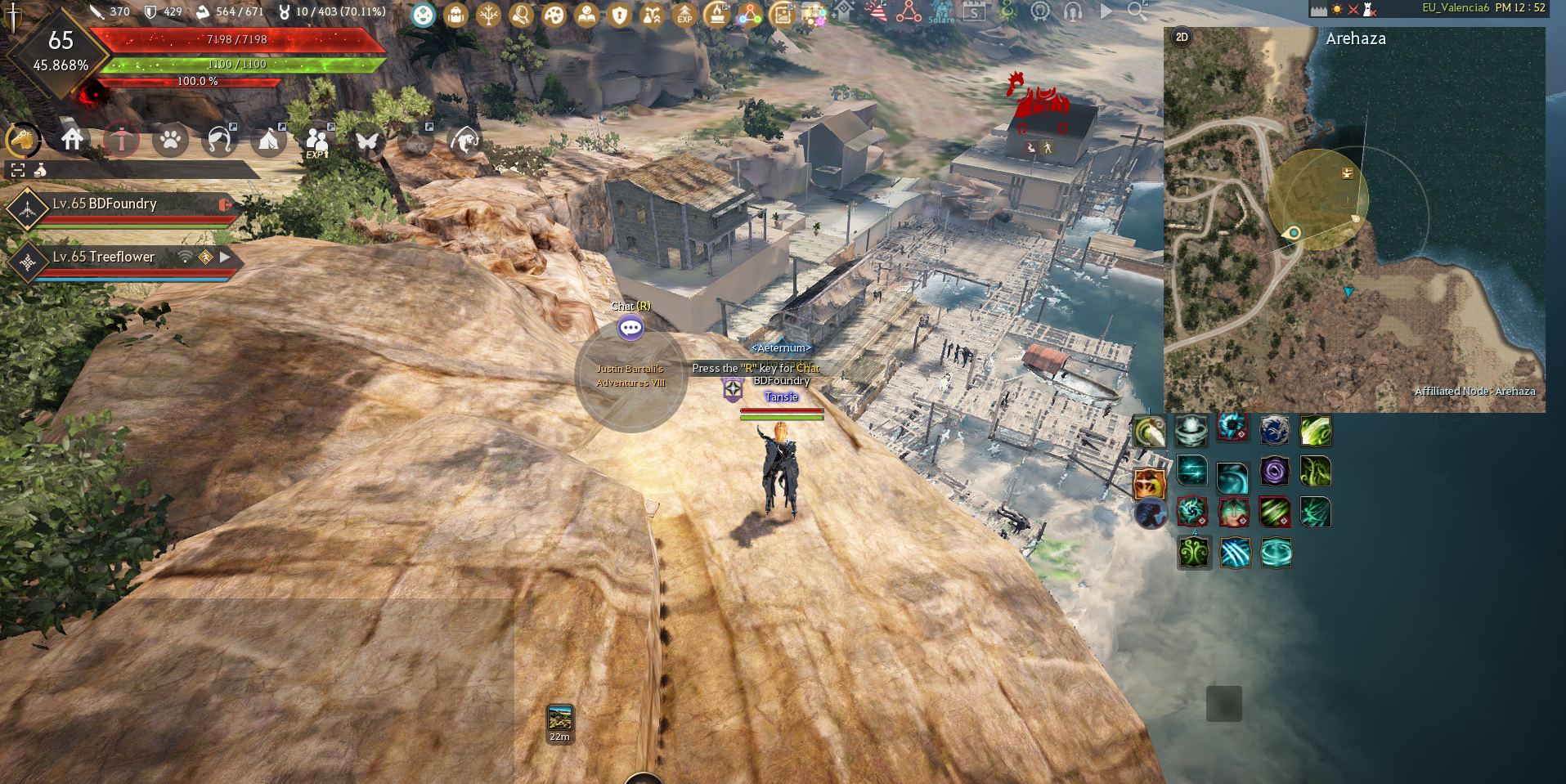
Task: Open the horse mount icon
Action: [x=24, y=141]
